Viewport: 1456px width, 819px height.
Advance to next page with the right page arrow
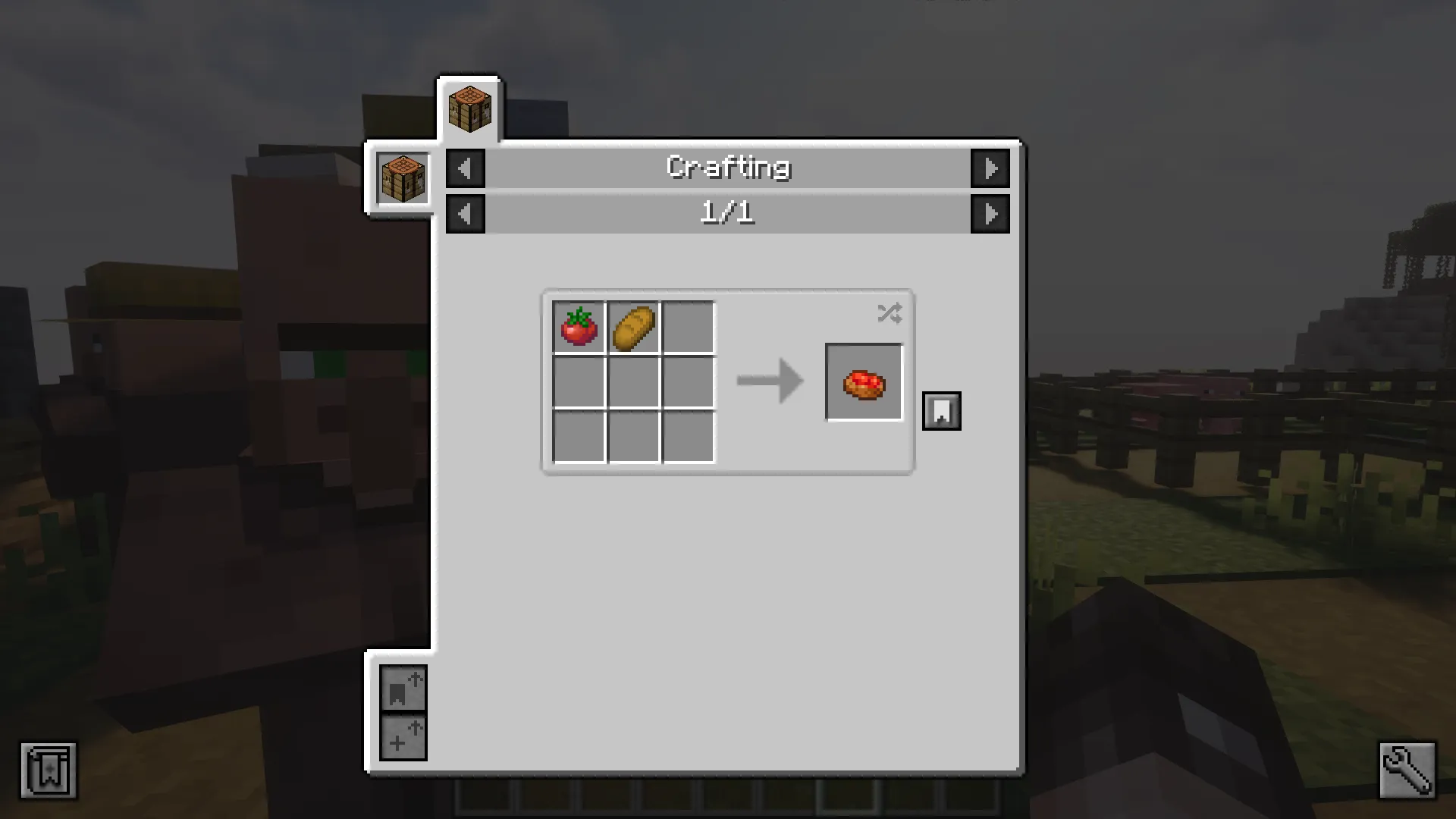pyautogui.click(x=990, y=213)
